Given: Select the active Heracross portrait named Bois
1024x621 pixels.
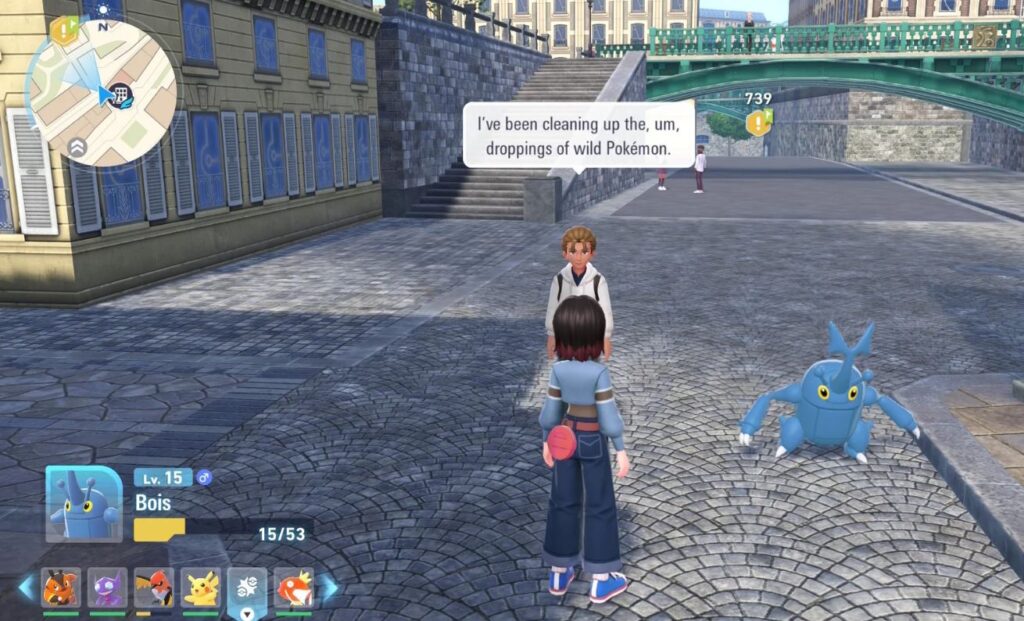Looking at the screenshot, I should [x=83, y=504].
